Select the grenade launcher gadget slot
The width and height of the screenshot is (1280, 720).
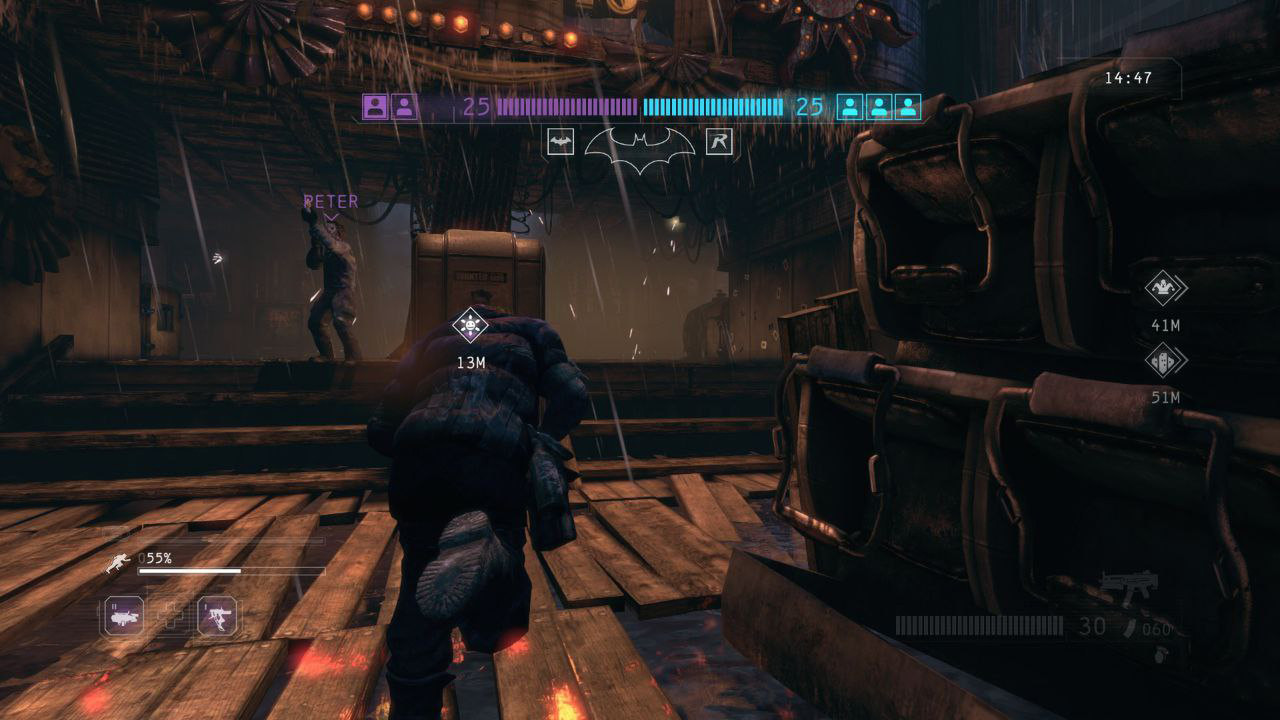(124, 616)
